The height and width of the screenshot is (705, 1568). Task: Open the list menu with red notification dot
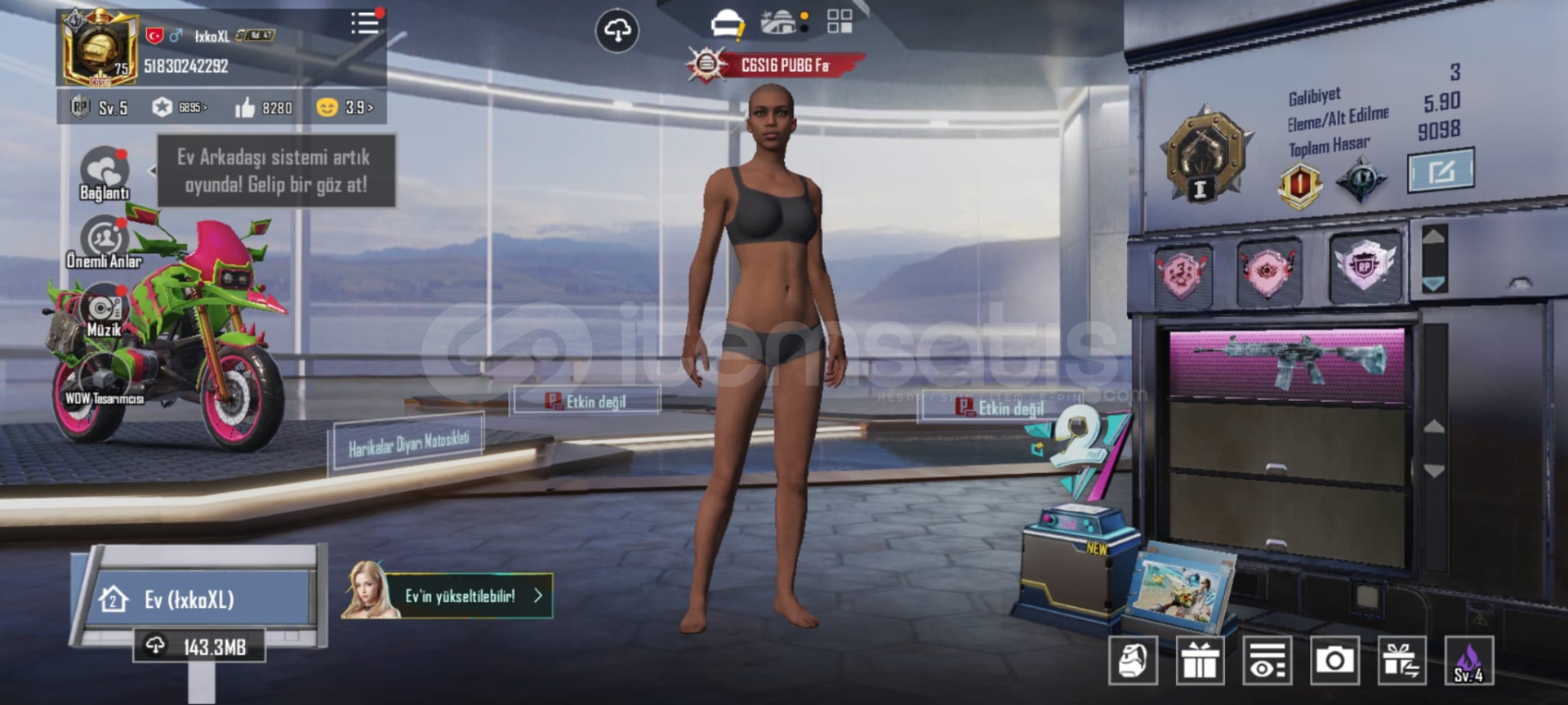coord(365,22)
